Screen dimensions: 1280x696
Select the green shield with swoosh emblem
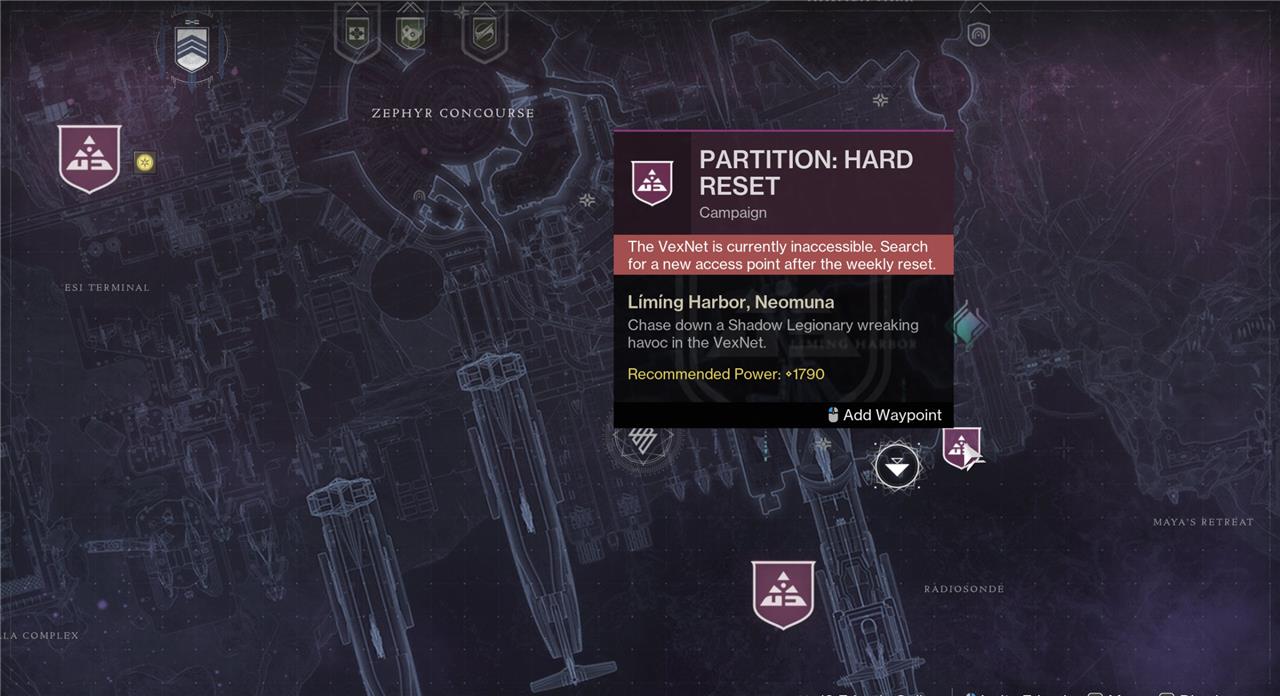pyautogui.click(x=483, y=33)
